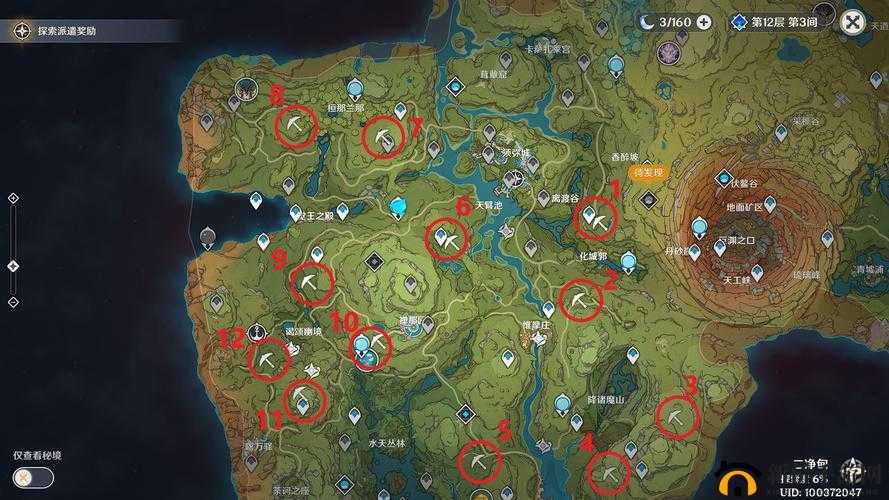Select pickaxe marker numbered 5
This screenshot has height=500, width=889.
[x=478, y=462]
